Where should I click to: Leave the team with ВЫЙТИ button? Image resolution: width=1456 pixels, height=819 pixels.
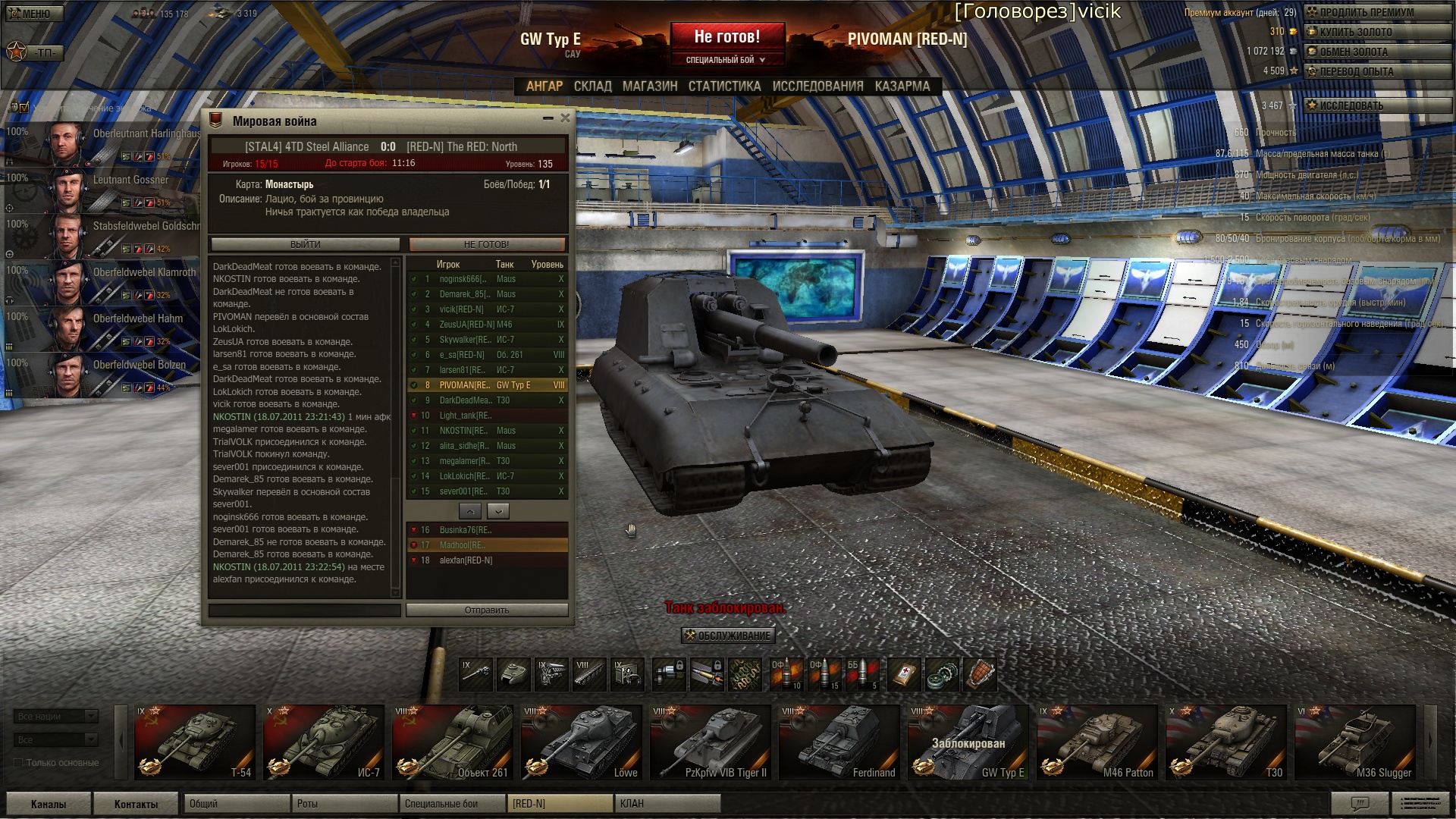(306, 244)
